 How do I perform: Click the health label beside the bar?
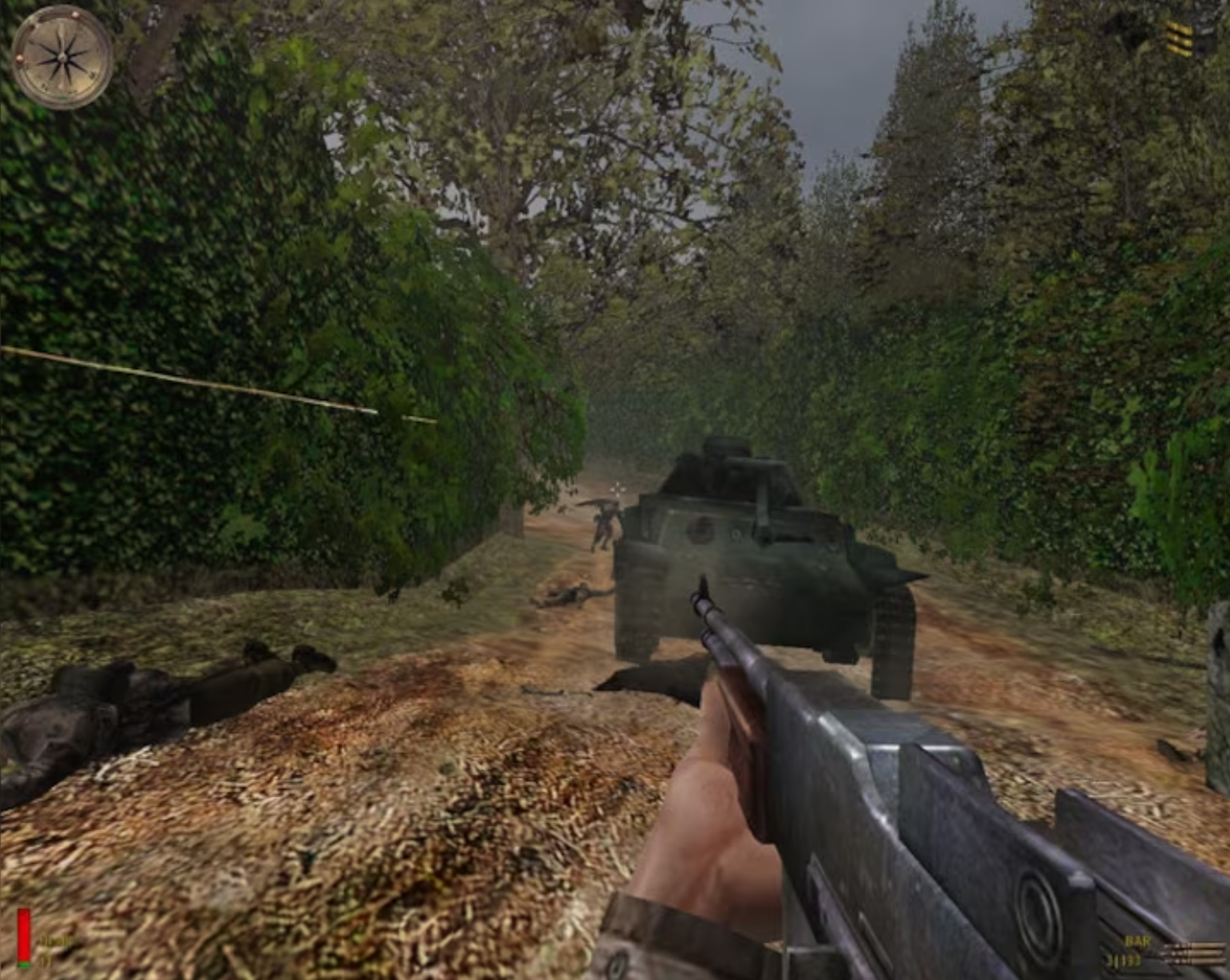54,942
